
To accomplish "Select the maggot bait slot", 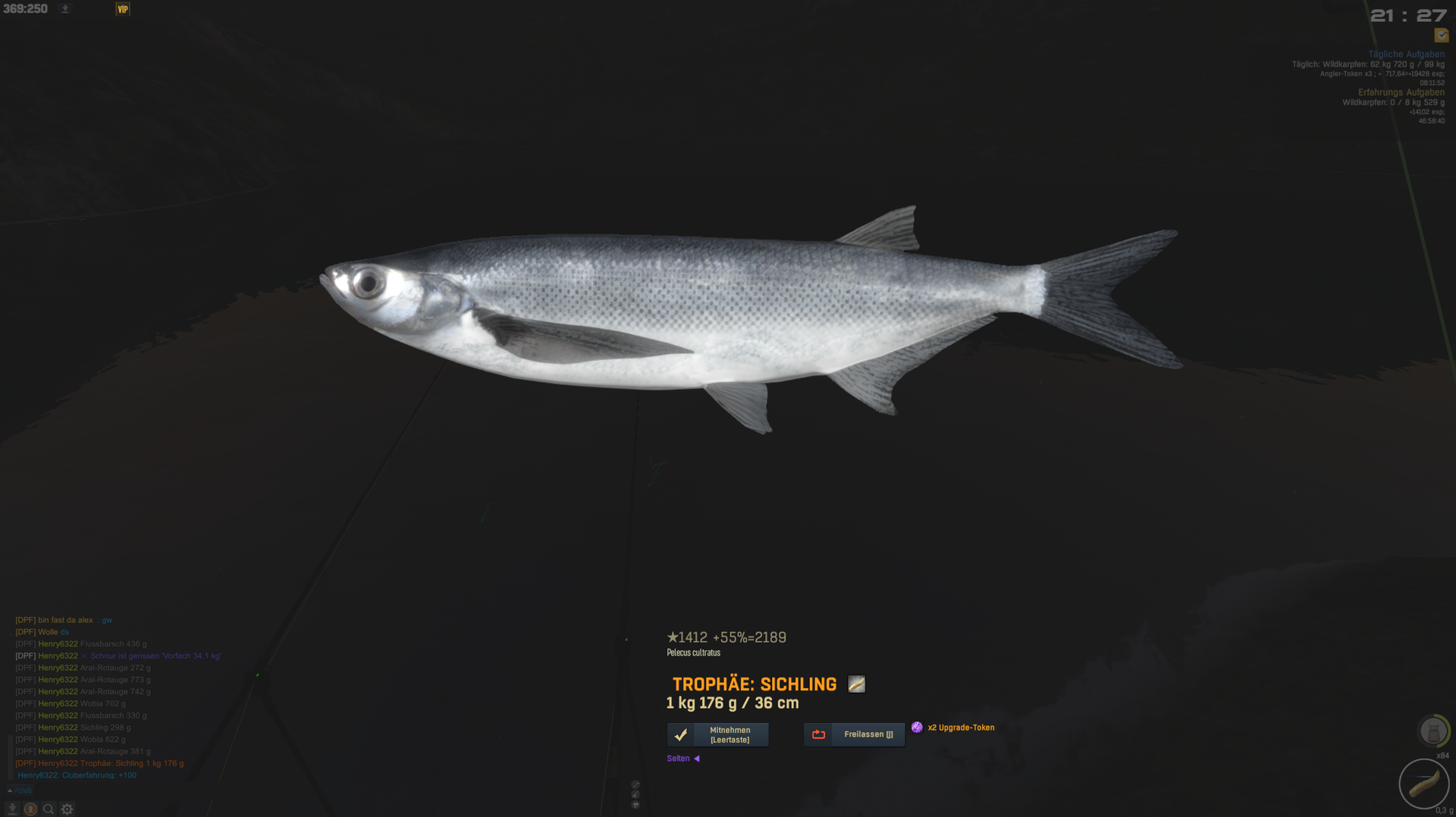I will [1423, 784].
